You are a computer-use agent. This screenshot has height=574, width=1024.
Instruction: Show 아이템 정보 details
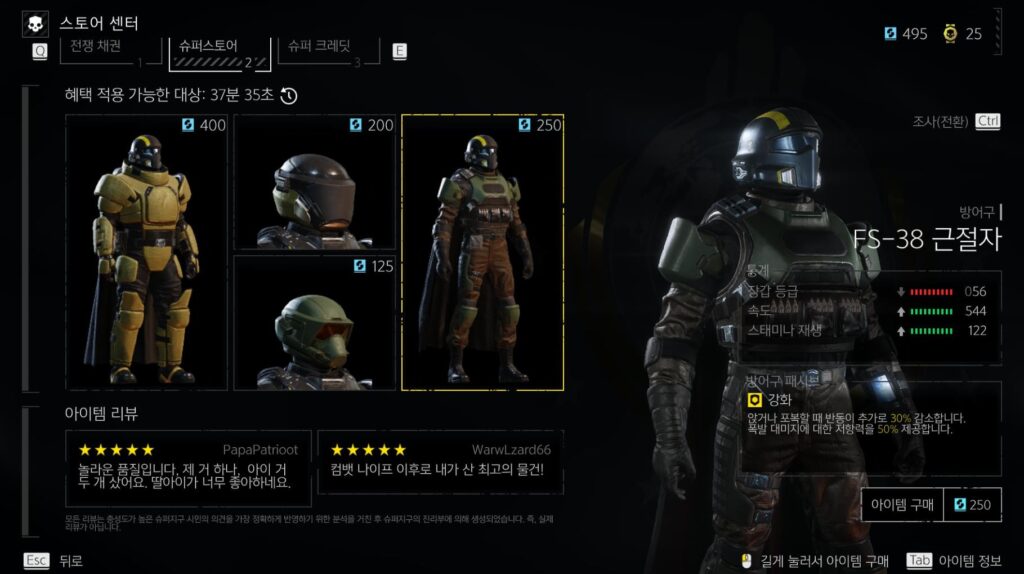955,561
